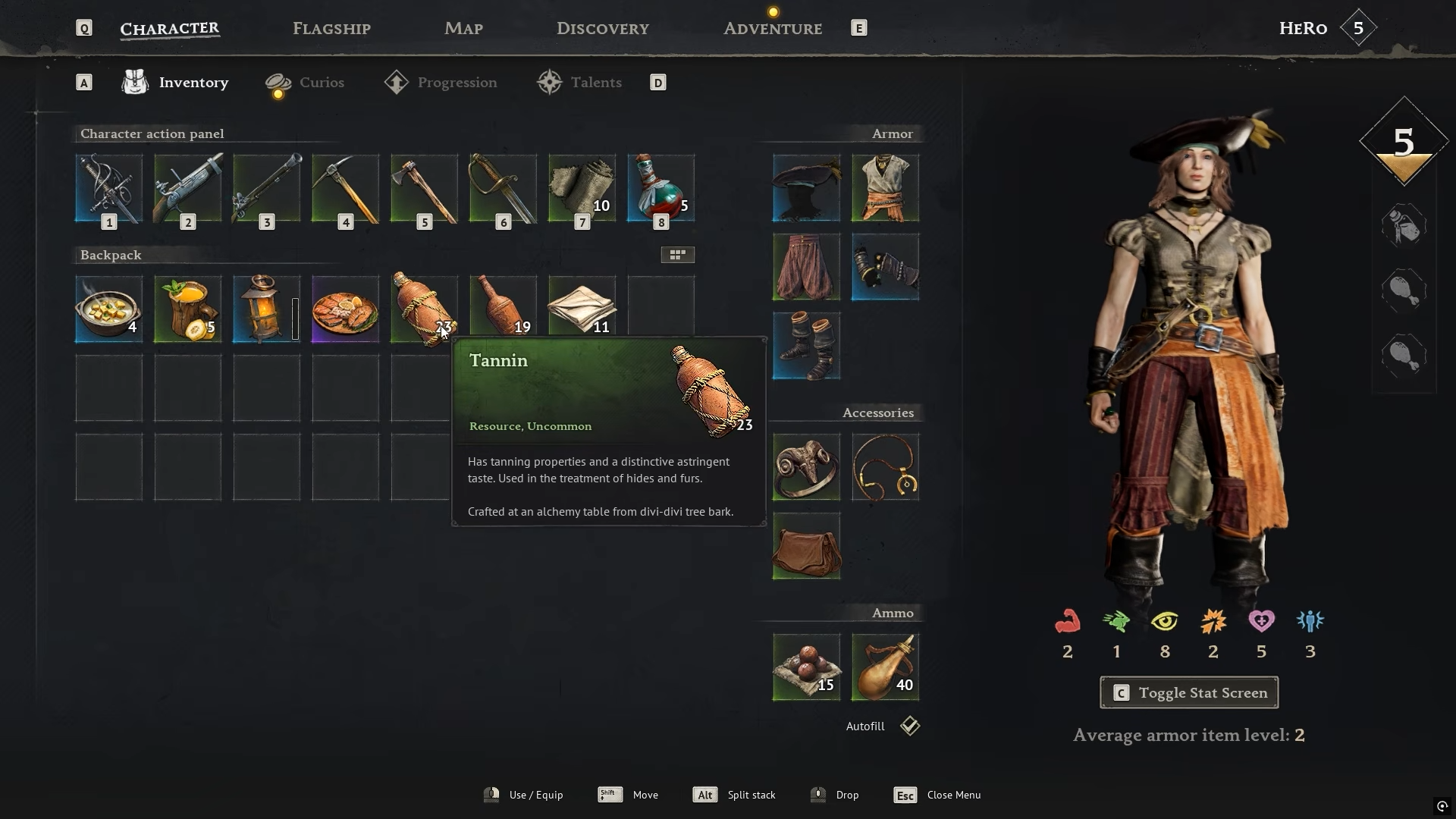Image resolution: width=1456 pixels, height=819 pixels.
Task: Select the musket balls ammo slot
Action: point(806,667)
